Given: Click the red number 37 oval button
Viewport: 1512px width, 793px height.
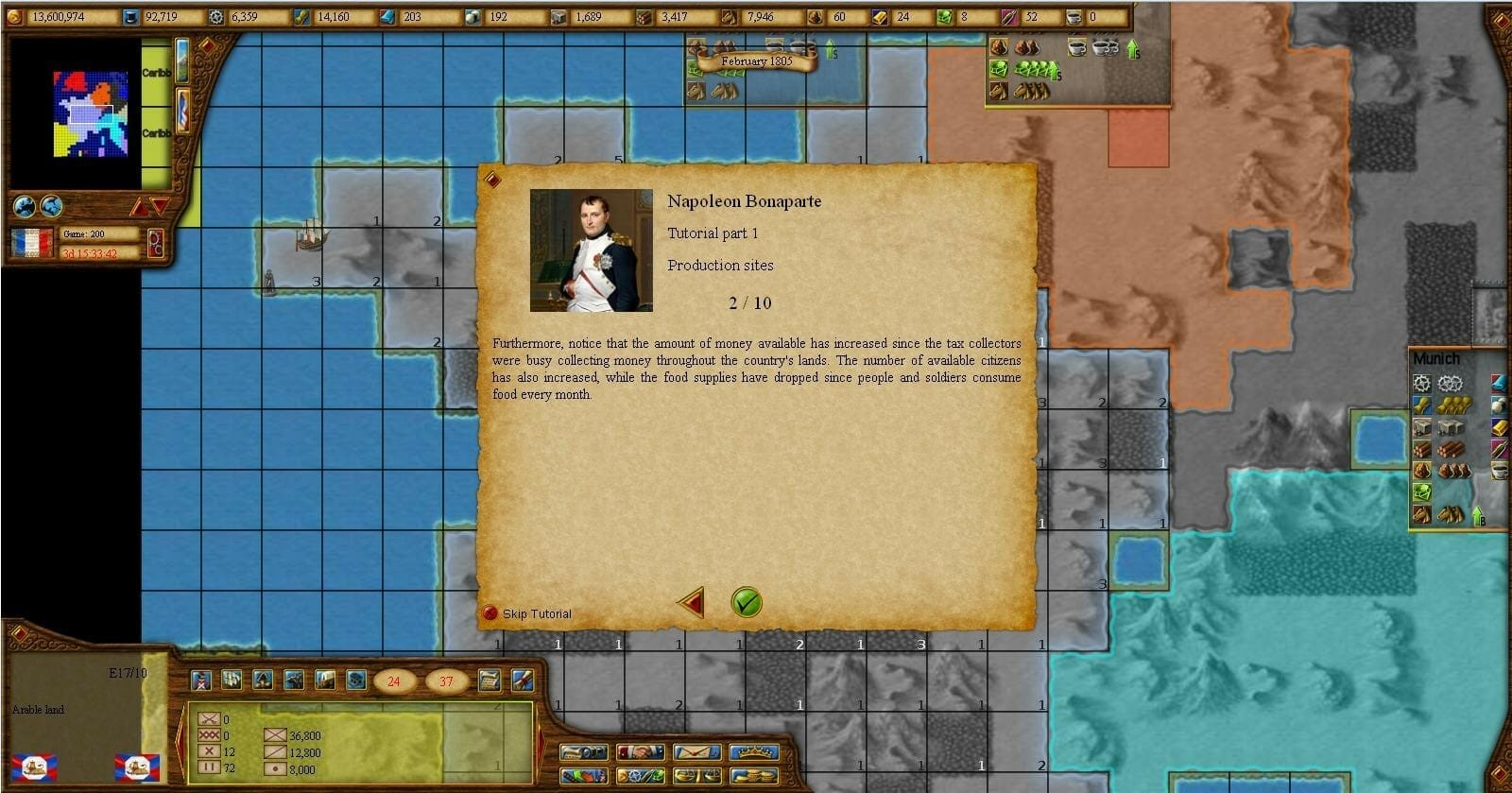Looking at the screenshot, I should coord(446,681).
